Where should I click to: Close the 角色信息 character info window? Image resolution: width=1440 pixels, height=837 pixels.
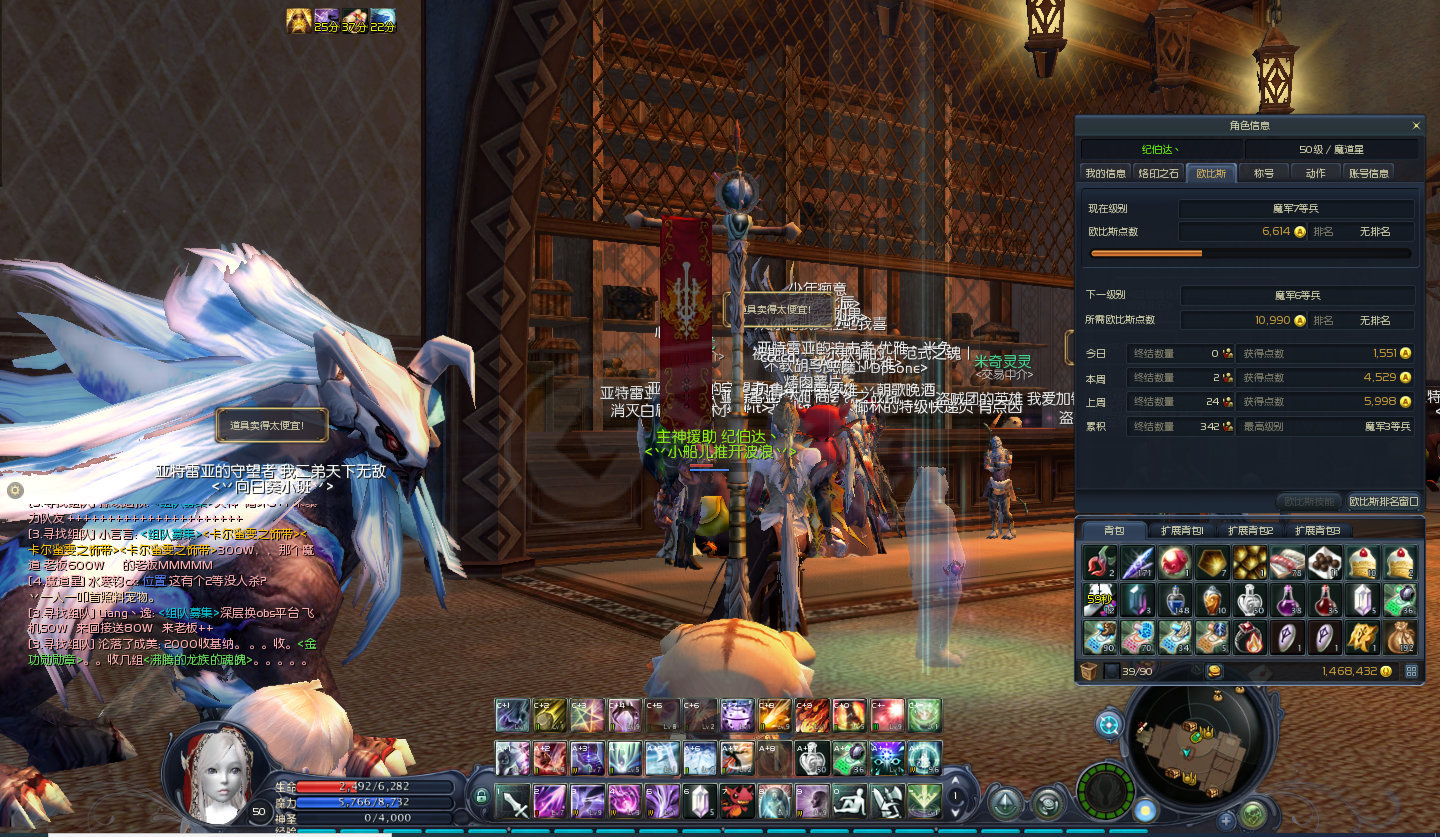click(1416, 126)
